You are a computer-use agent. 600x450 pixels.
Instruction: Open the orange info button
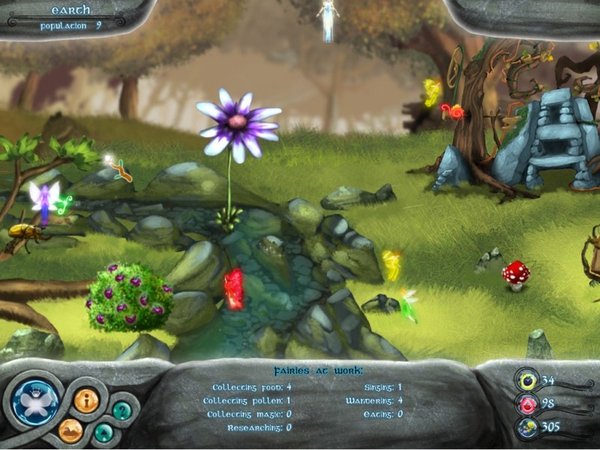86,400
